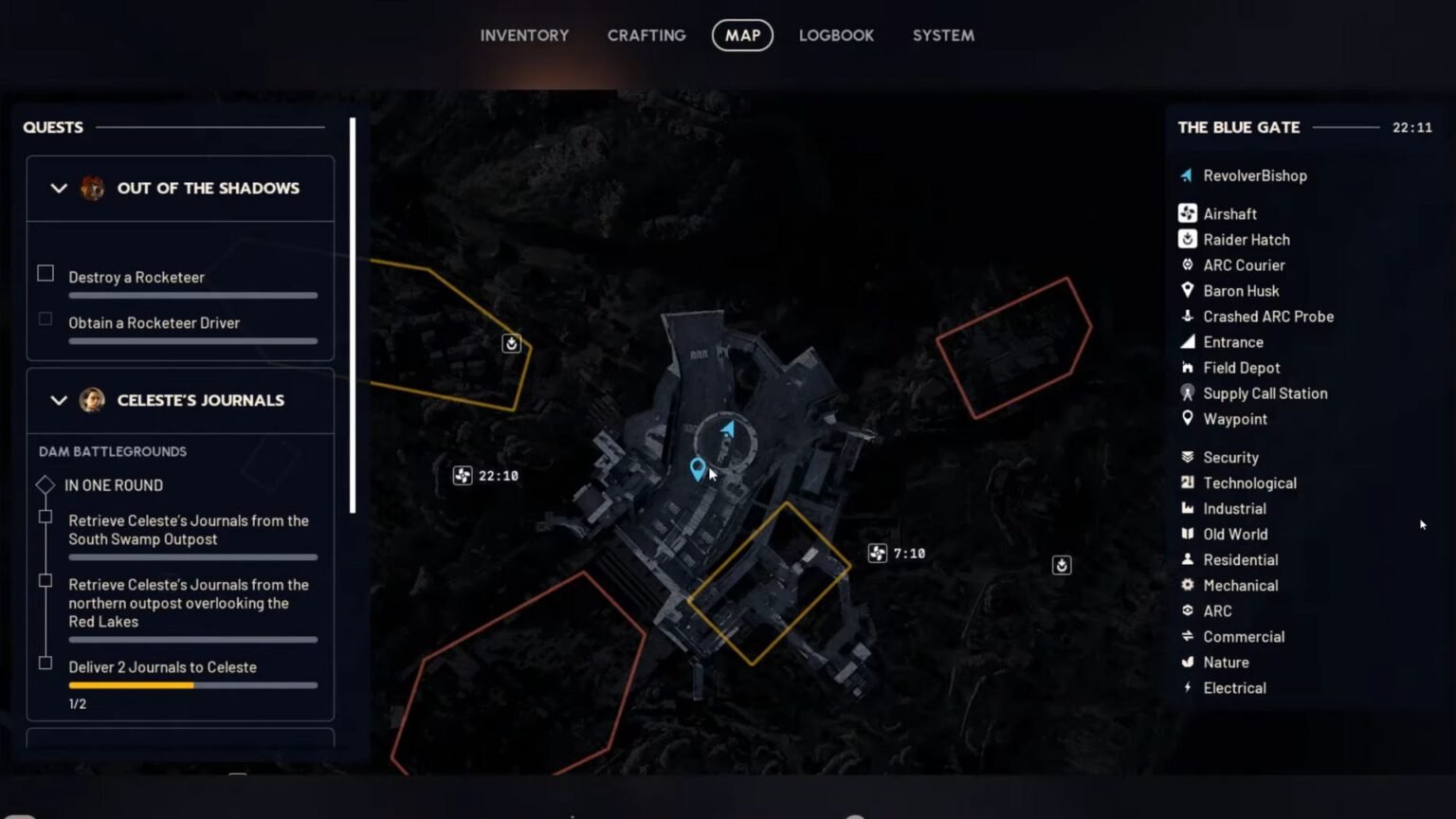Click the blue waypoint pin on the map

pos(699,468)
